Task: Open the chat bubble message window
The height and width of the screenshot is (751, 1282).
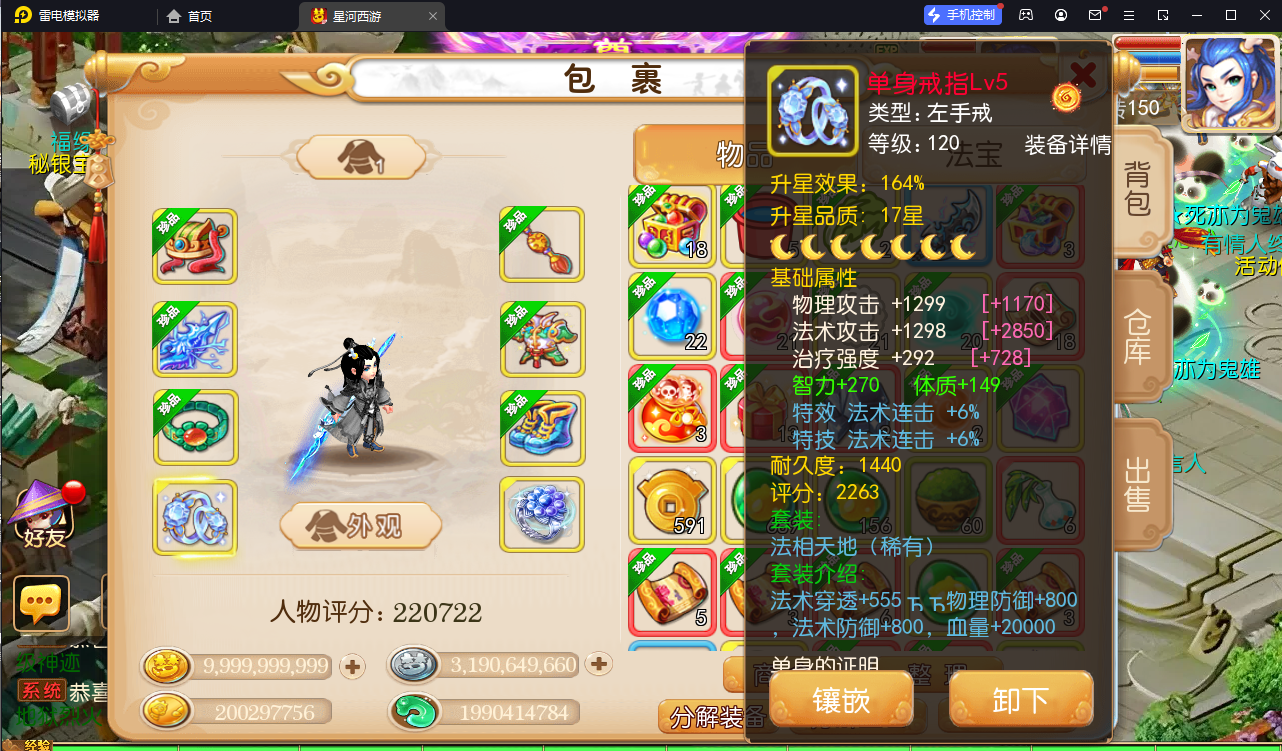Action: tap(41, 603)
